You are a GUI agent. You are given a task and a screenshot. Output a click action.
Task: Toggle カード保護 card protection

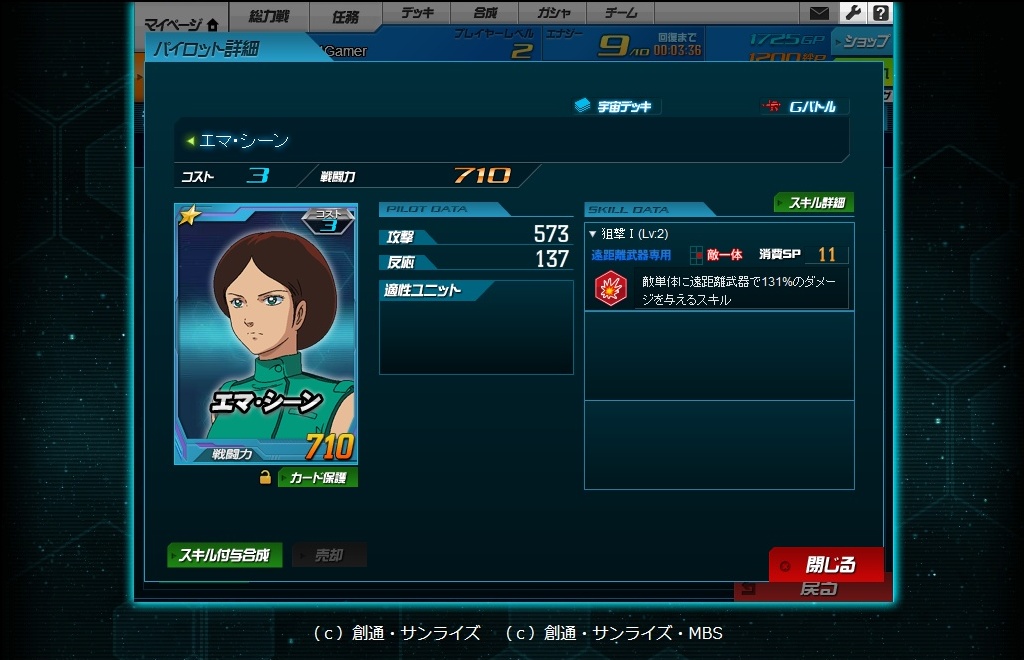coord(317,478)
